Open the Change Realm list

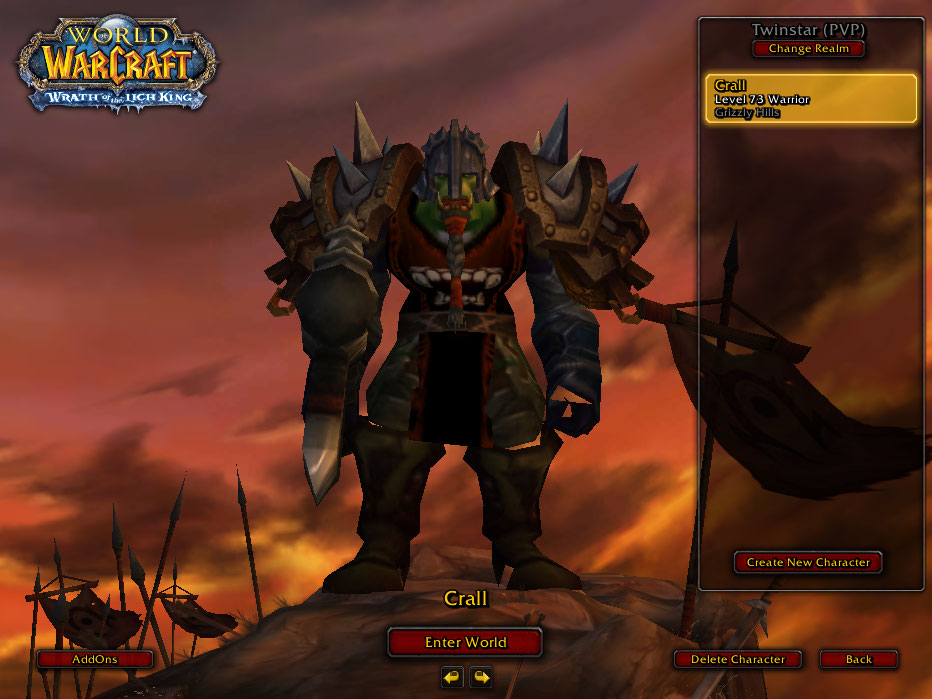coord(808,49)
